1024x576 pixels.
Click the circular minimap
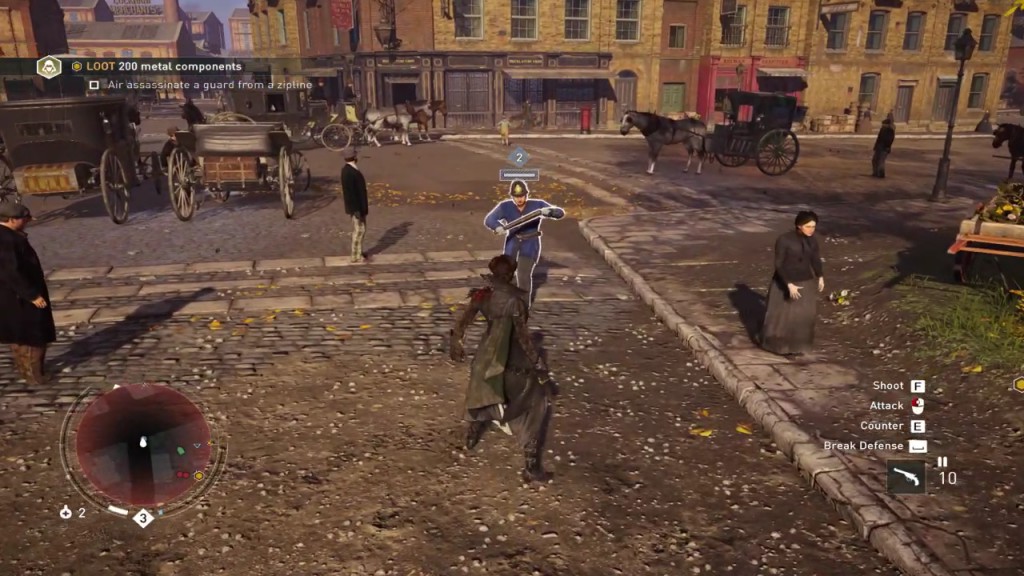click(143, 445)
